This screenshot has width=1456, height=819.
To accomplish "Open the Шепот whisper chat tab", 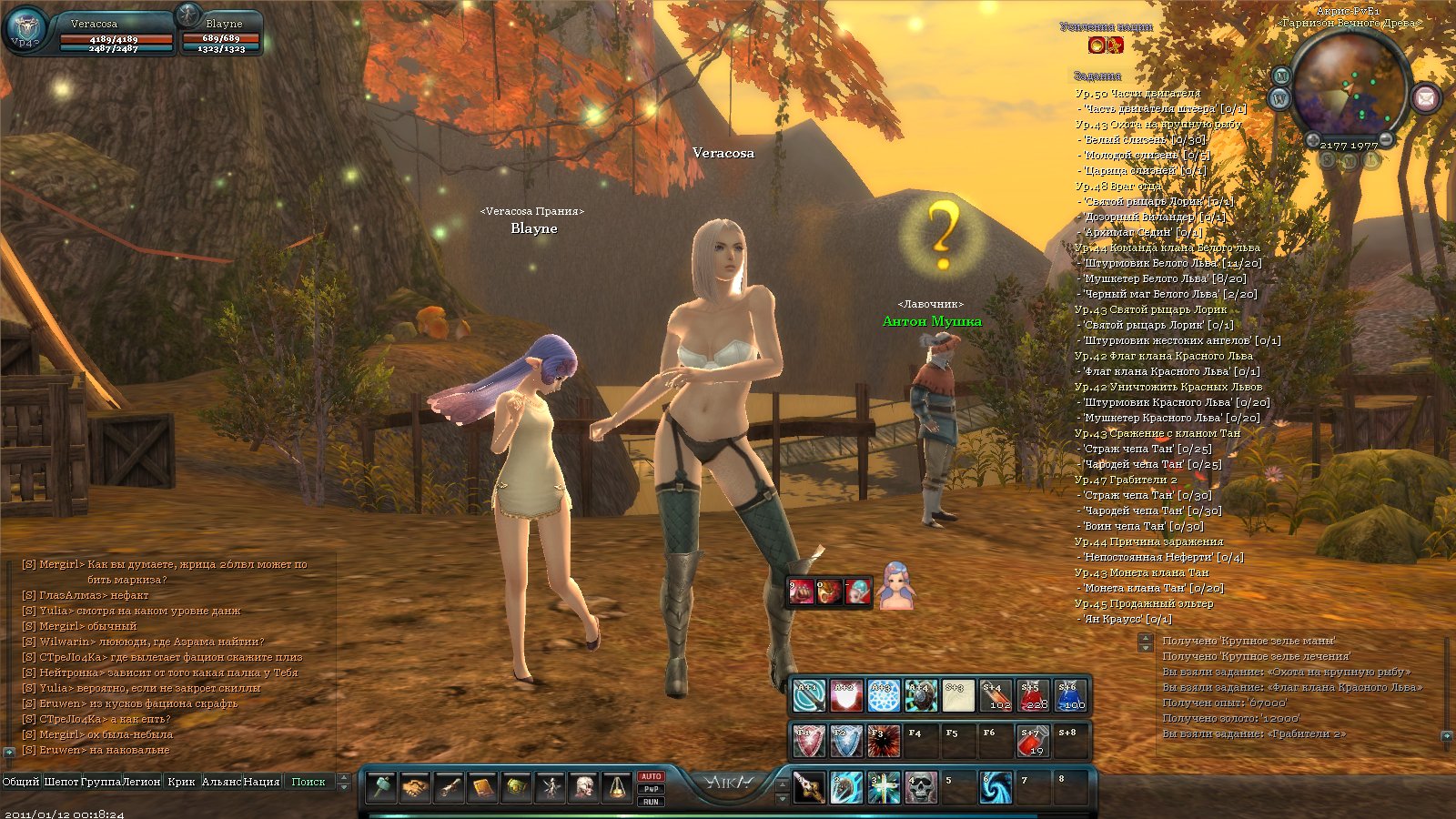I will click(61, 782).
